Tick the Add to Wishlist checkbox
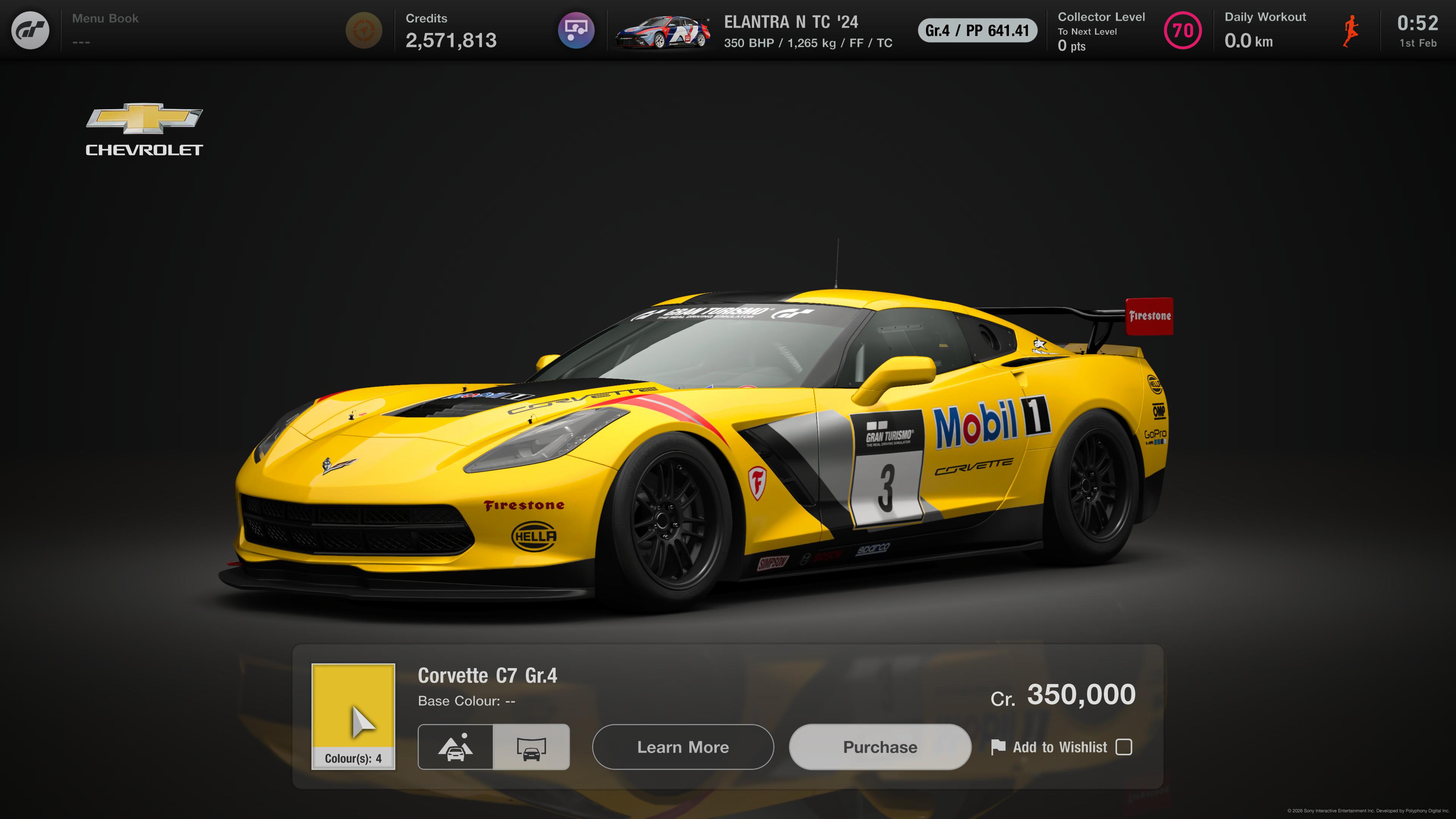The height and width of the screenshot is (819, 1456). tap(1123, 747)
